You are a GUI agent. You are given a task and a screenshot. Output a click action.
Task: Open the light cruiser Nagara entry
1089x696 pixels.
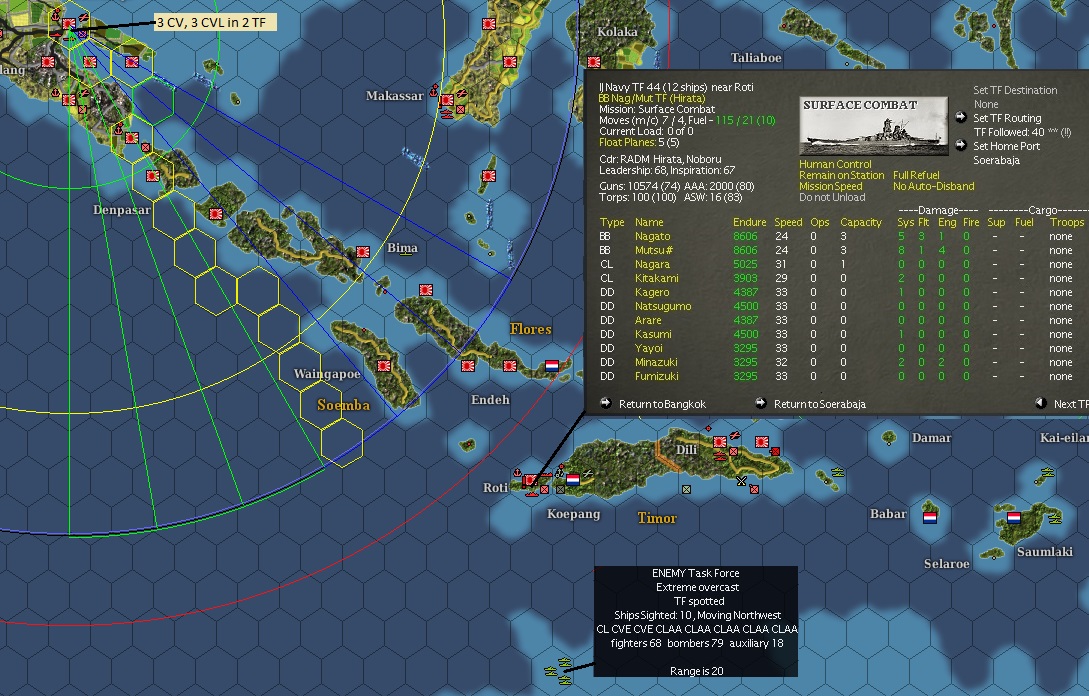[x=652, y=264]
